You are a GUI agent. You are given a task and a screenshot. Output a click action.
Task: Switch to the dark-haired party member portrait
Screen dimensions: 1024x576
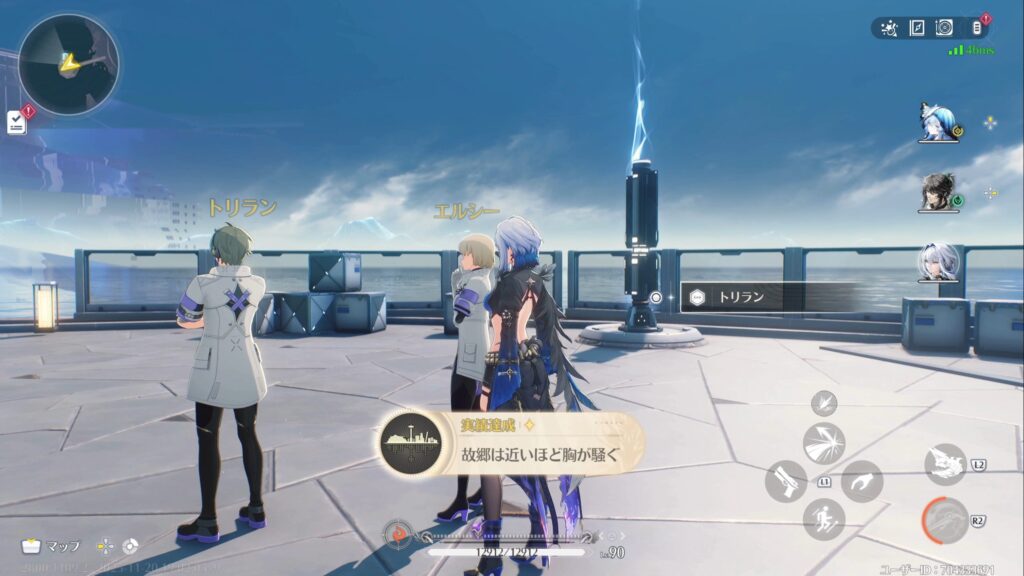[938, 192]
